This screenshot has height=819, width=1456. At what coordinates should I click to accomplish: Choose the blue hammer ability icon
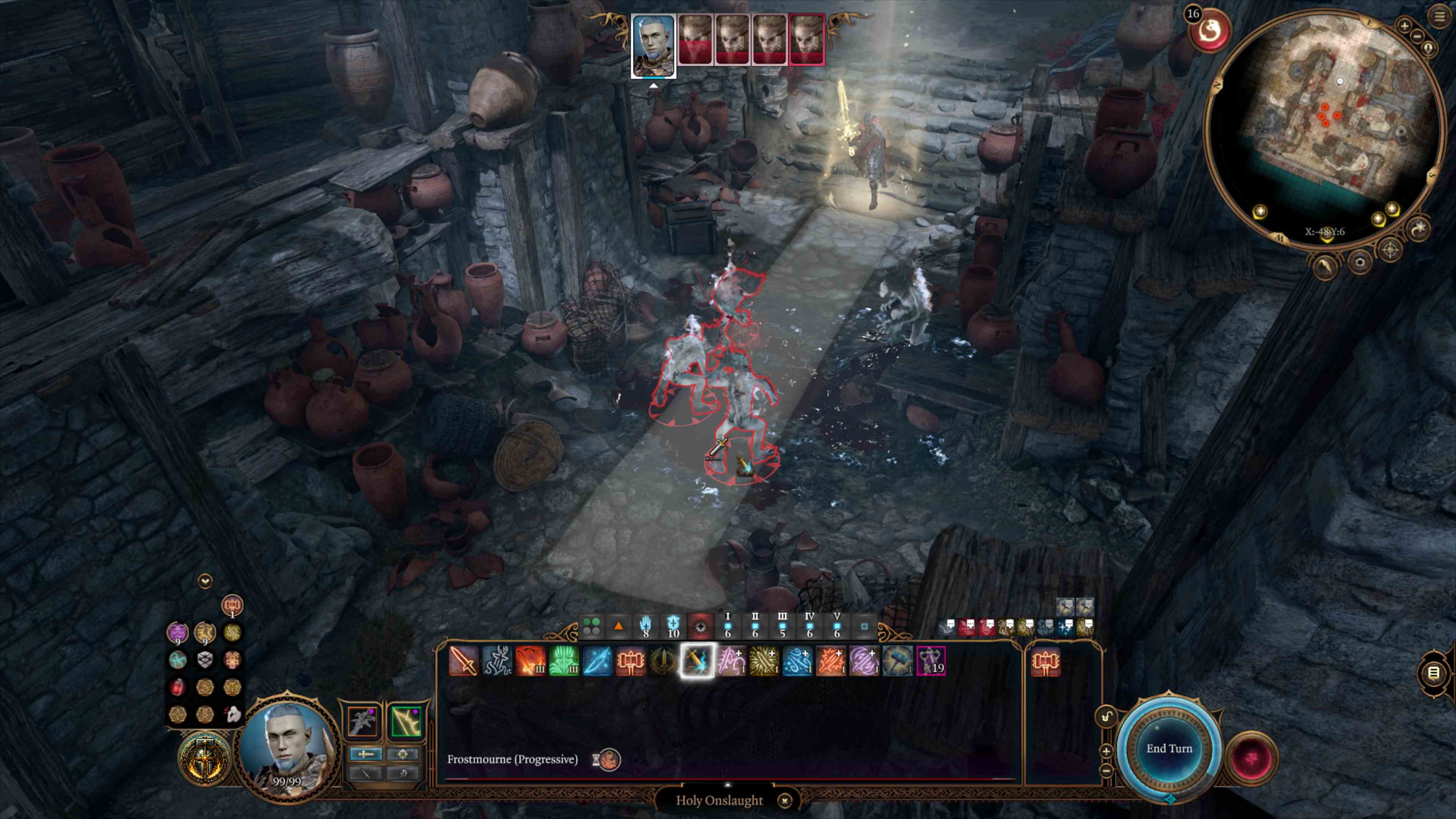coord(897,661)
